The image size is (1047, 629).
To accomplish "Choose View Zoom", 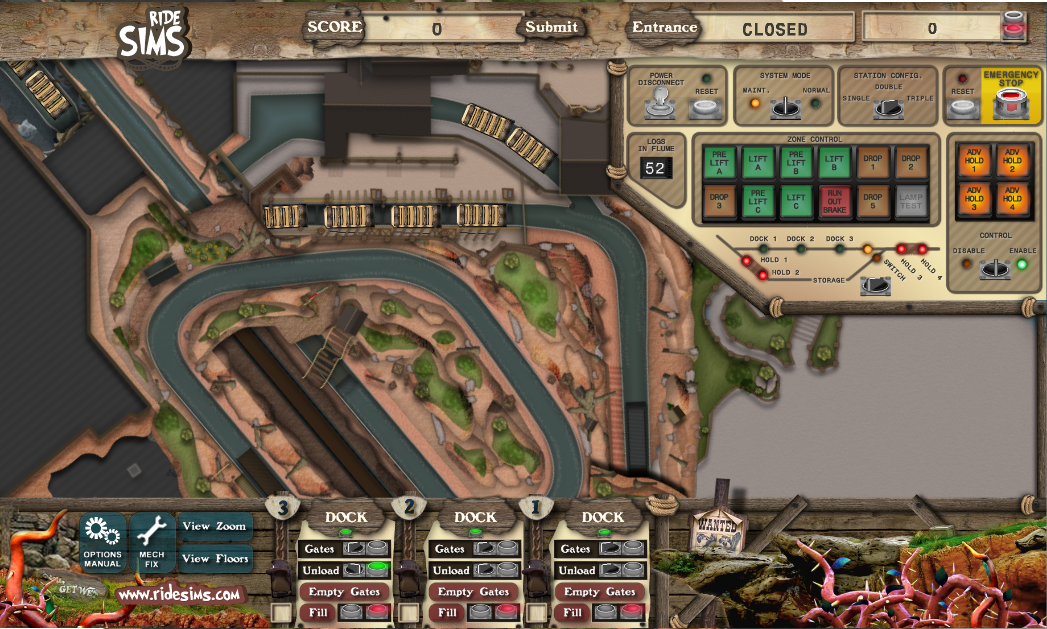I will 214,526.
